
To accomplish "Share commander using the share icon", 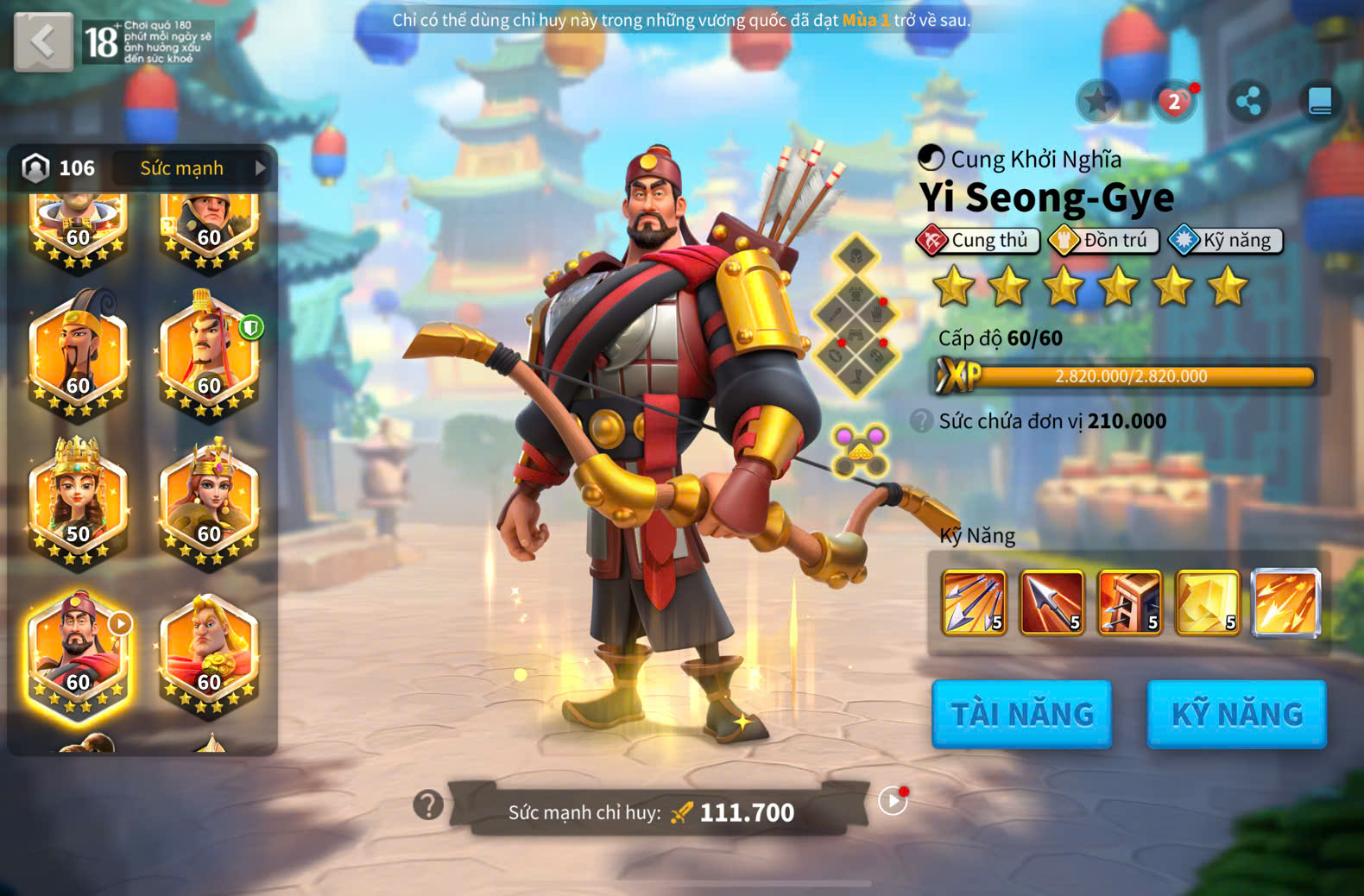I will click(x=1248, y=102).
